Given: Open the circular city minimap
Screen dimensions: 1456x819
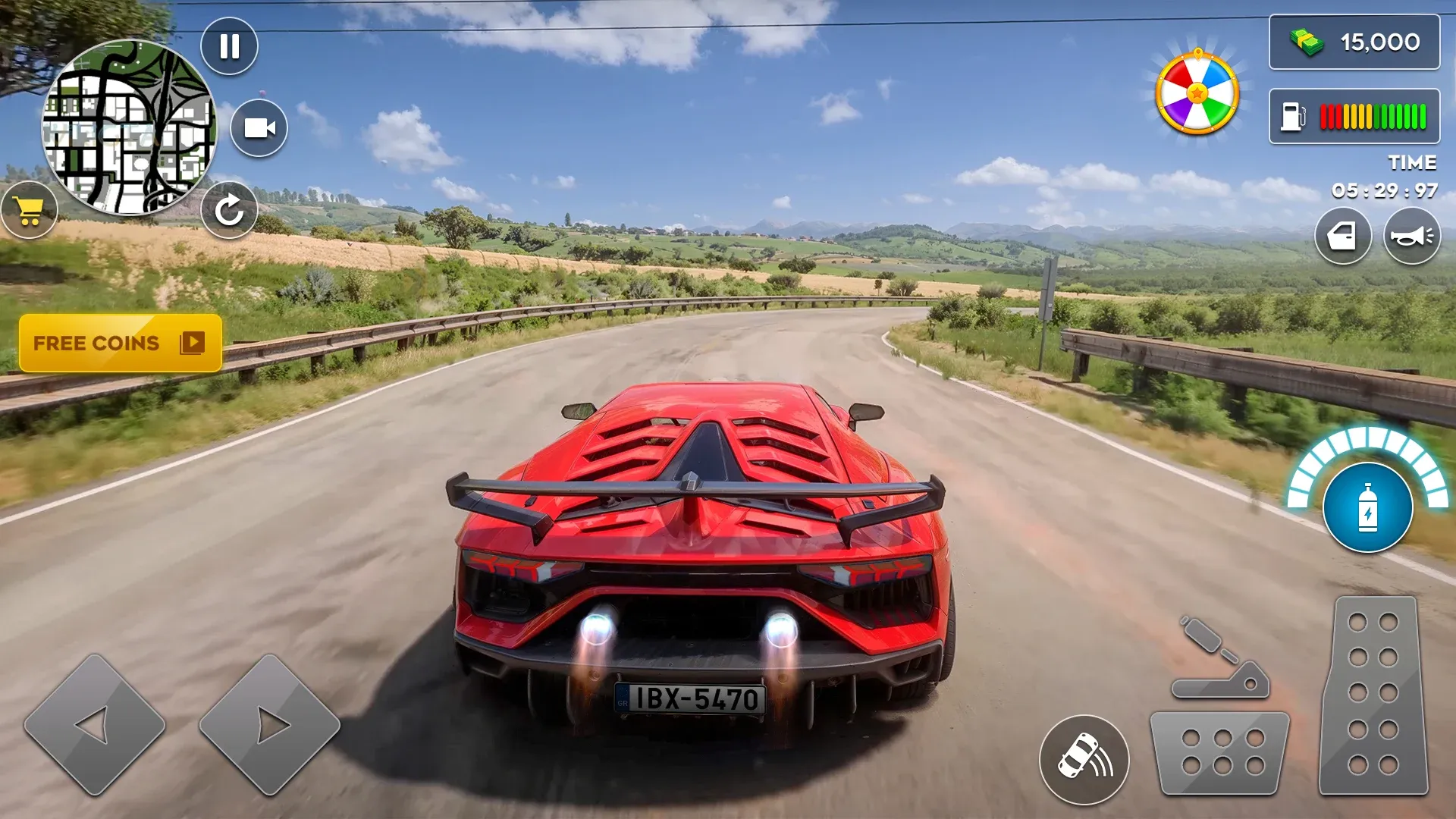Looking at the screenshot, I should point(129,127).
